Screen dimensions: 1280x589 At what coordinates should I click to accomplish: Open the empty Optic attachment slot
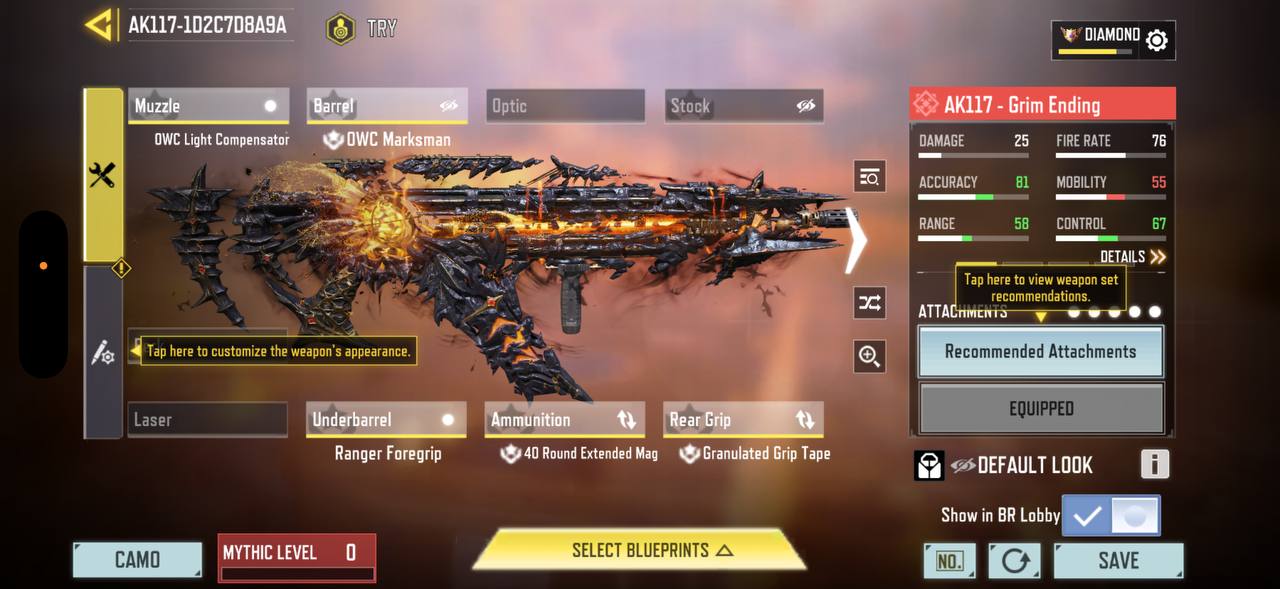pyautogui.click(x=566, y=106)
